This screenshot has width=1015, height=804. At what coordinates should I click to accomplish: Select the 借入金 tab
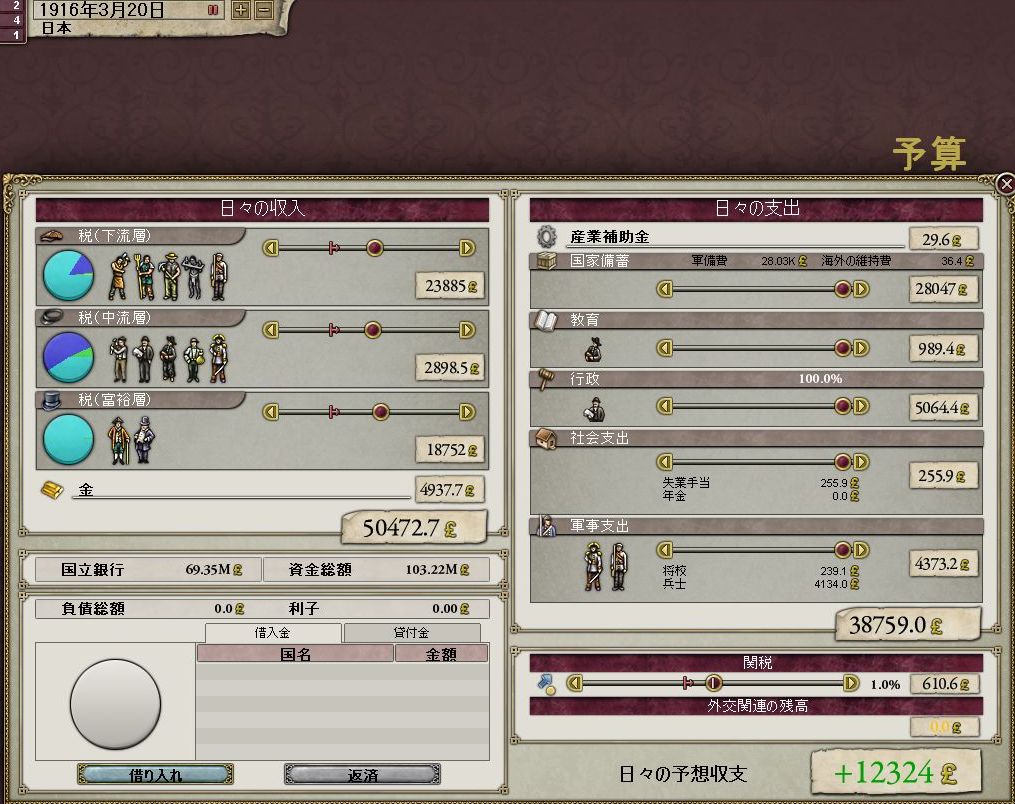(273, 633)
